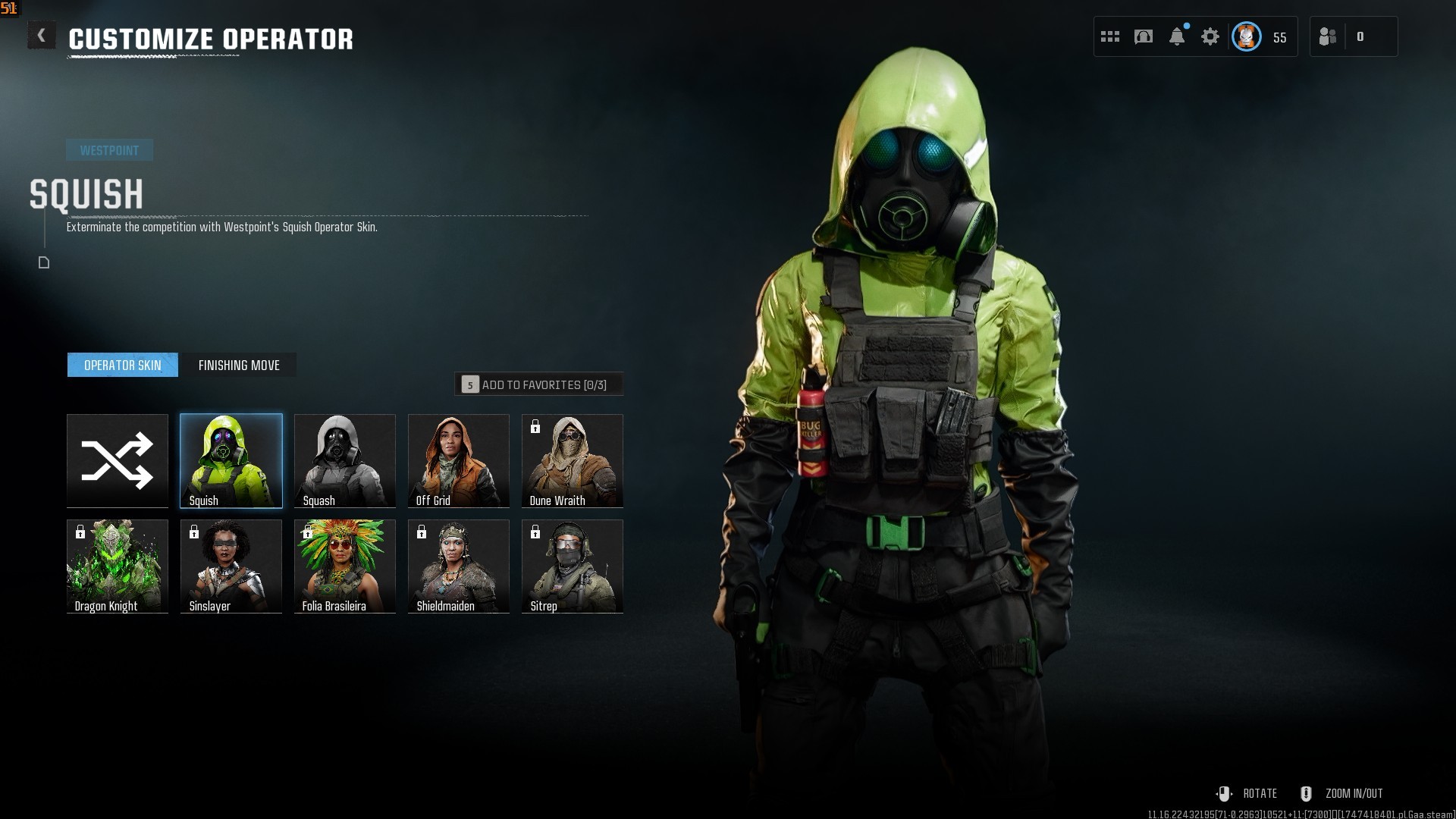Select the locked Sitrep skin
This screenshot has height=819, width=1456.
[573, 566]
